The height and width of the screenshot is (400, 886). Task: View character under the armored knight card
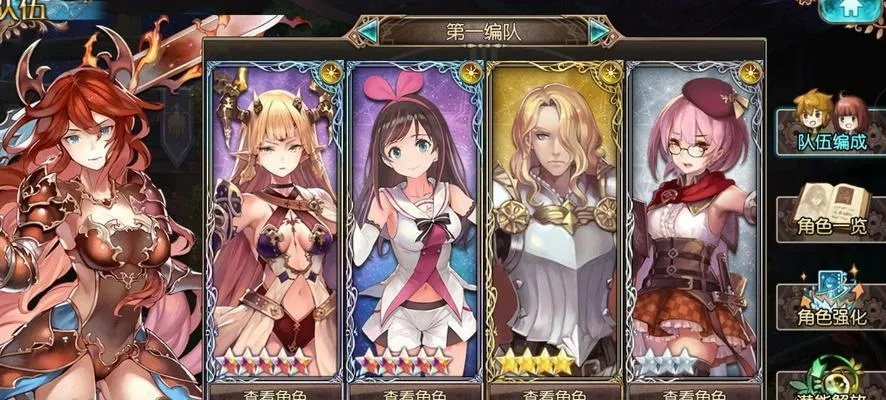555,392
